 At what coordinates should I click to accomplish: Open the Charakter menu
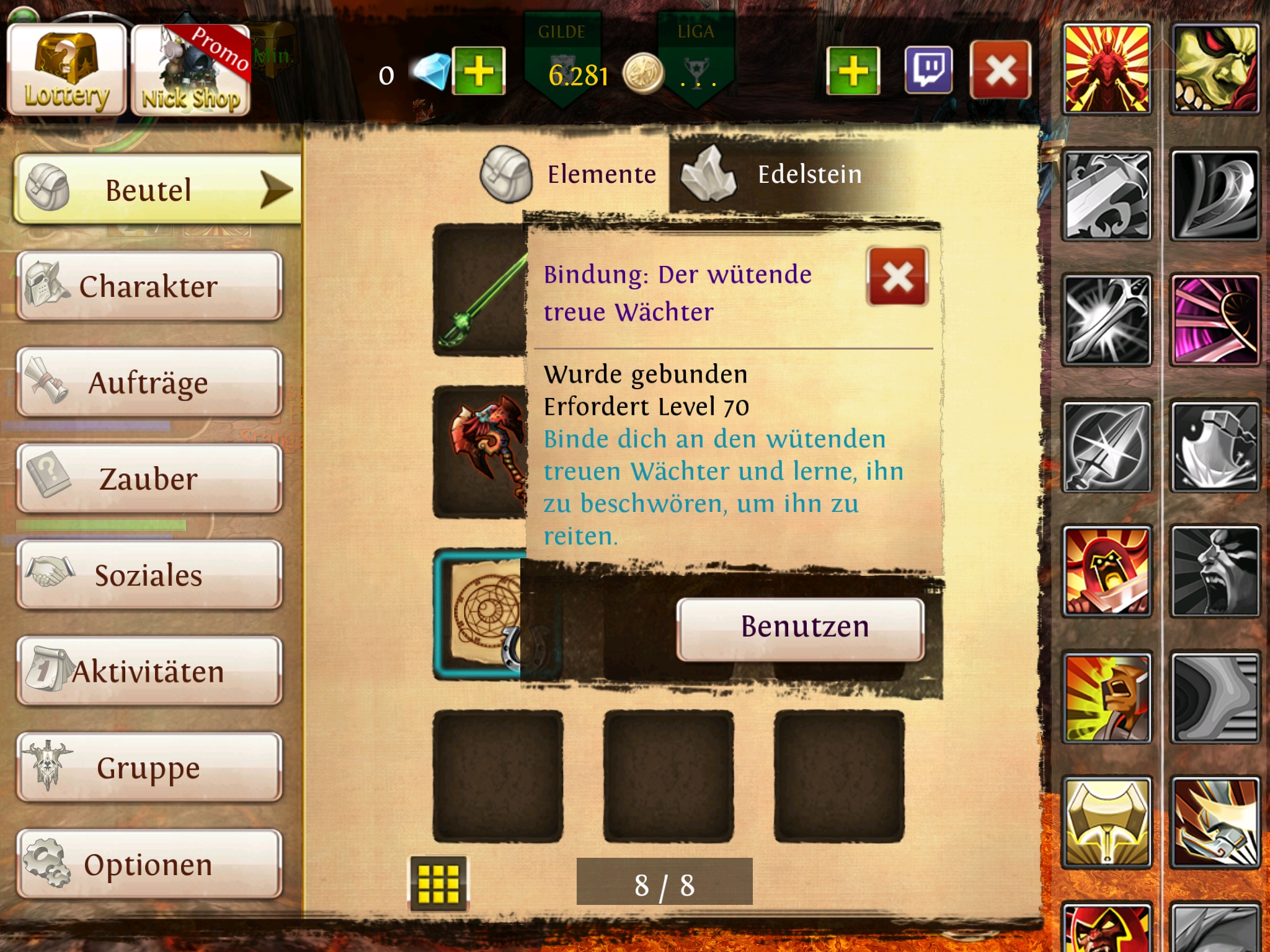(x=149, y=286)
